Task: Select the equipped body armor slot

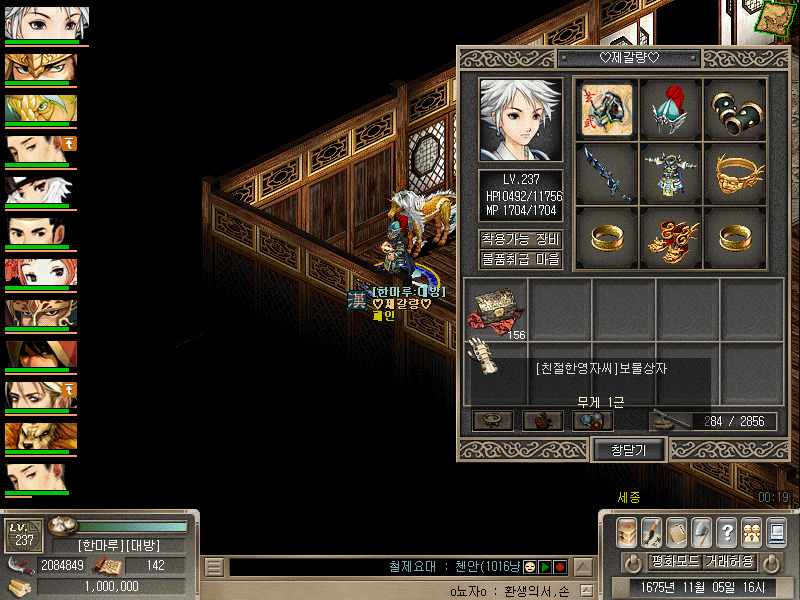Action: [671, 172]
